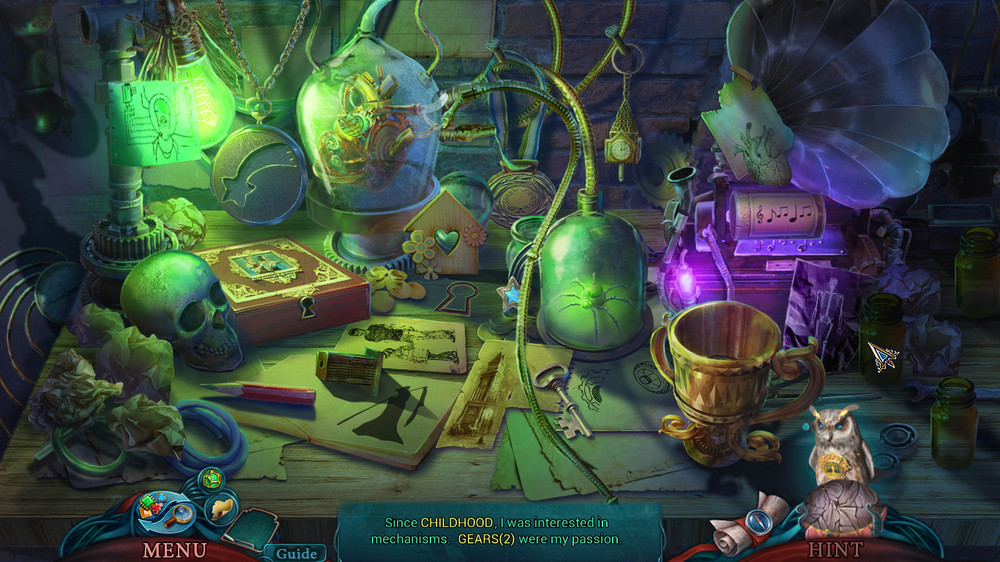Use the HINT button
This screenshot has width=1000, height=562.
[x=835, y=549]
